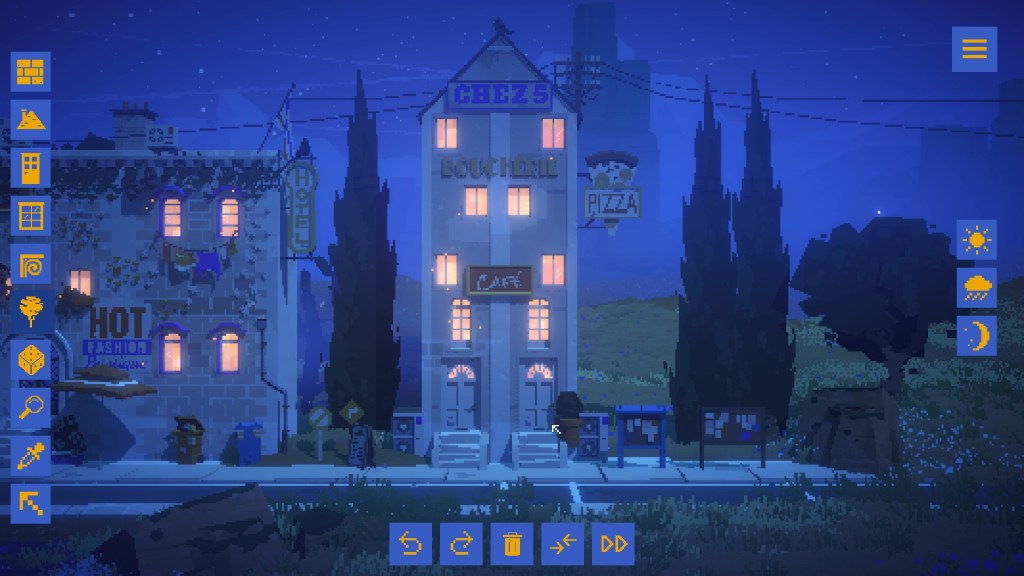
Task: Select the dice random tool
Action: [32, 361]
